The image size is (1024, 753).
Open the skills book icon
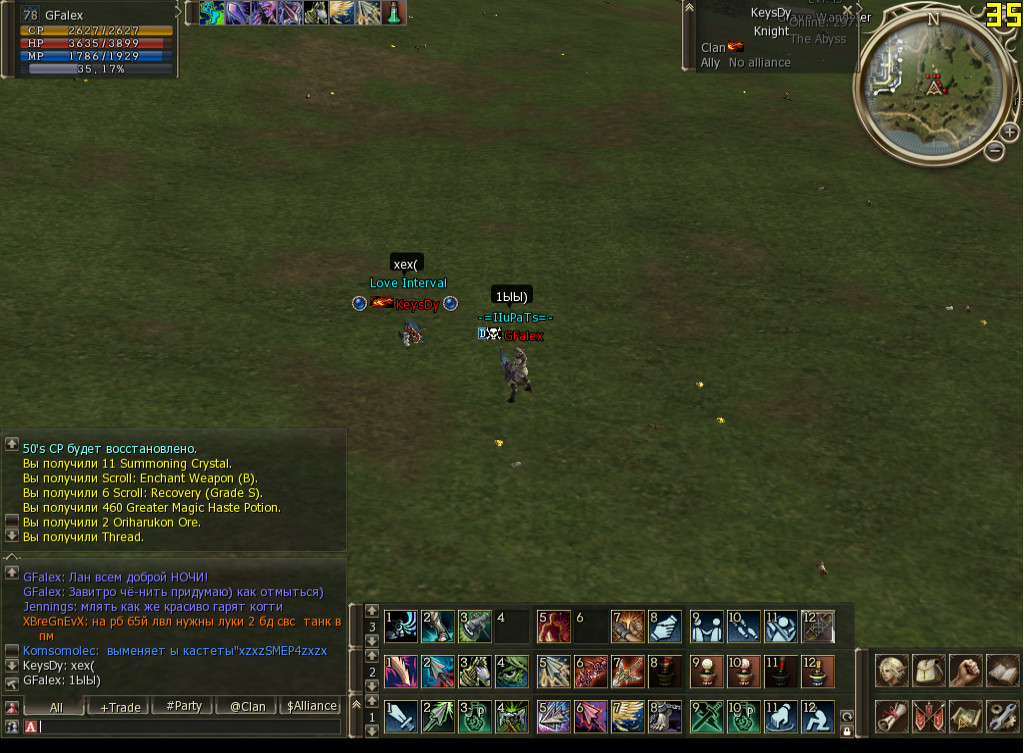[1002, 669]
